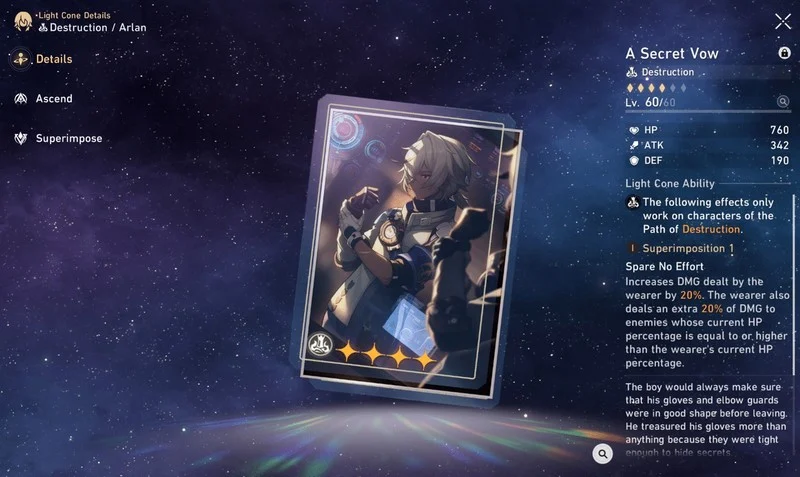View full light cone artwork with magnifier

(602, 454)
